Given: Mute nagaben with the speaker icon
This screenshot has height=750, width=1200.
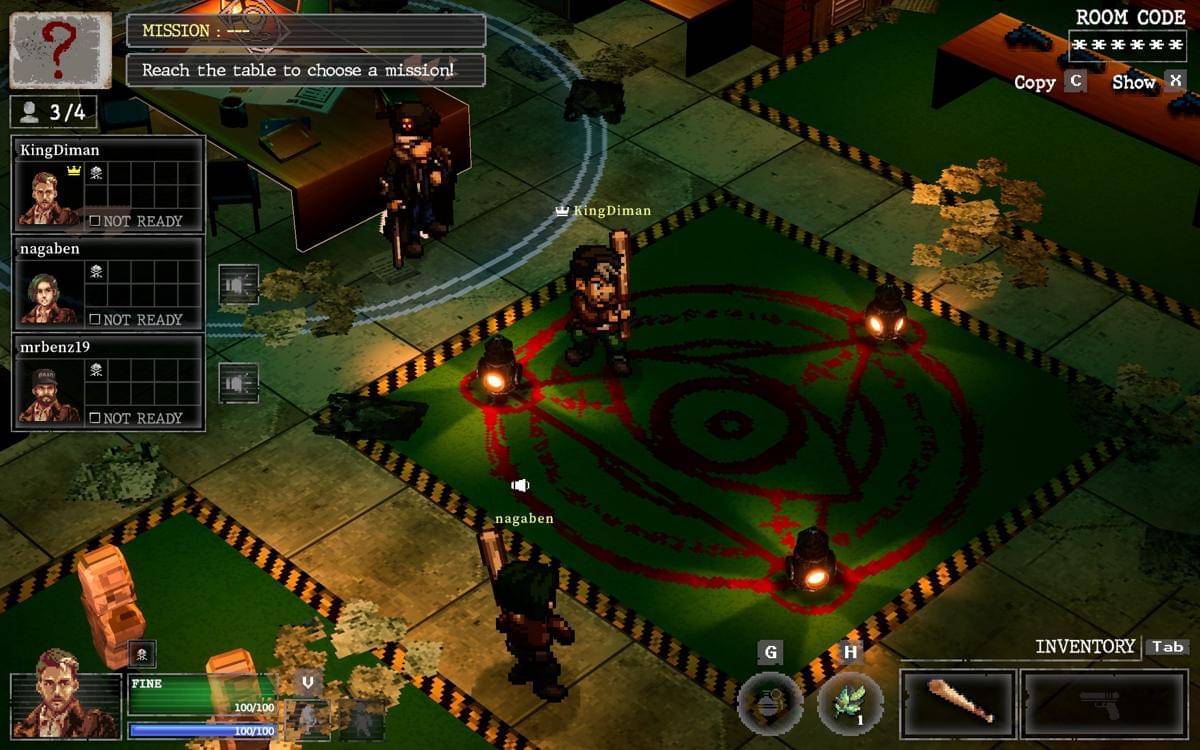Looking at the screenshot, I should click(238, 285).
